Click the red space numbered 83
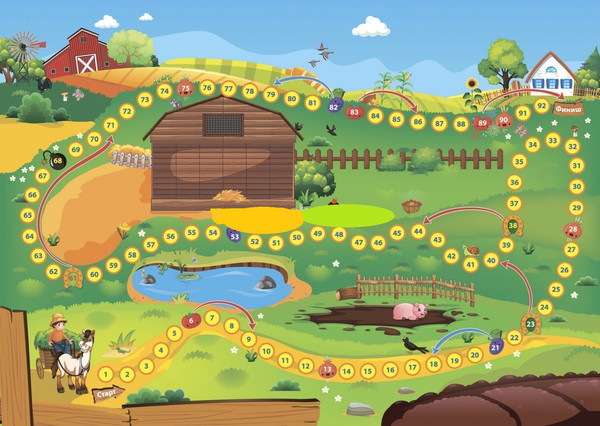The image size is (600, 426). pos(354,113)
